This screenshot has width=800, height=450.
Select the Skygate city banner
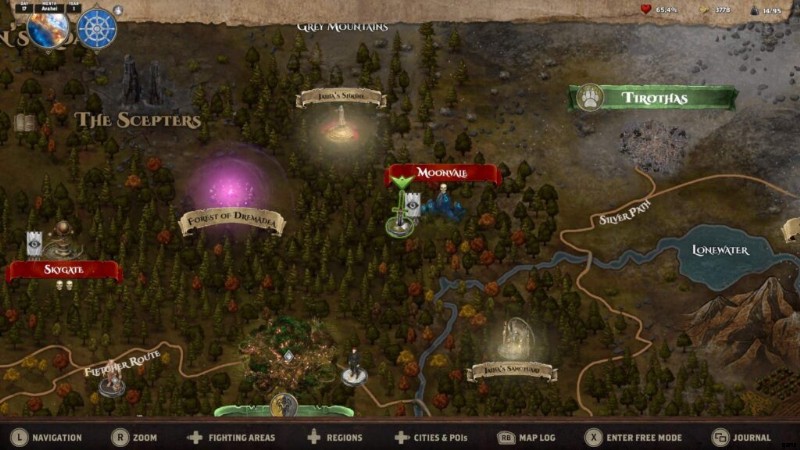63,271
